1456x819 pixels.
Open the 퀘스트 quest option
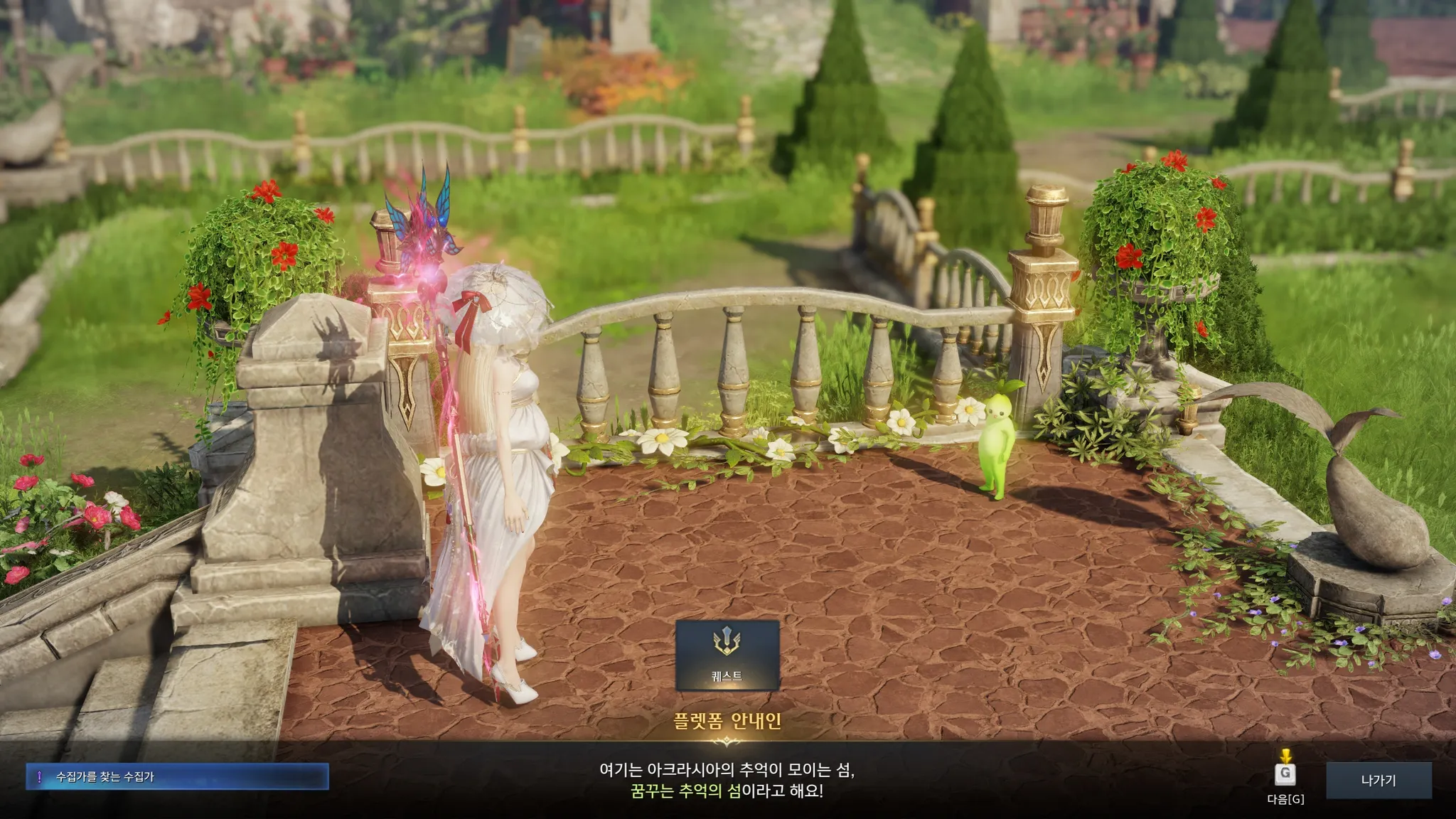[727, 655]
